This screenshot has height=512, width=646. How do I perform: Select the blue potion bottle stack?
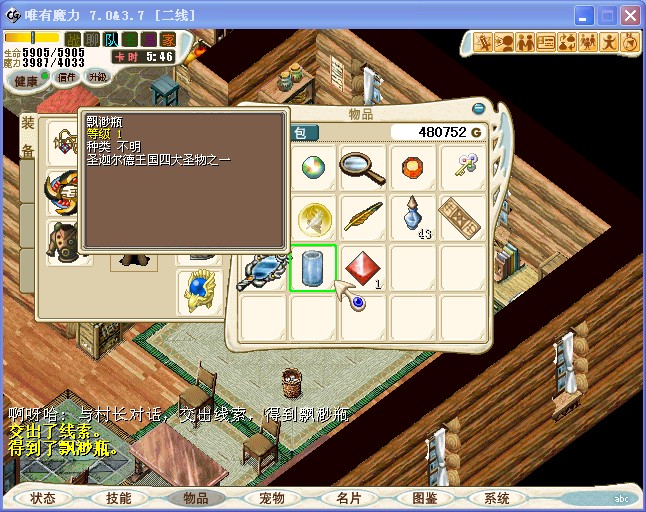[412, 215]
